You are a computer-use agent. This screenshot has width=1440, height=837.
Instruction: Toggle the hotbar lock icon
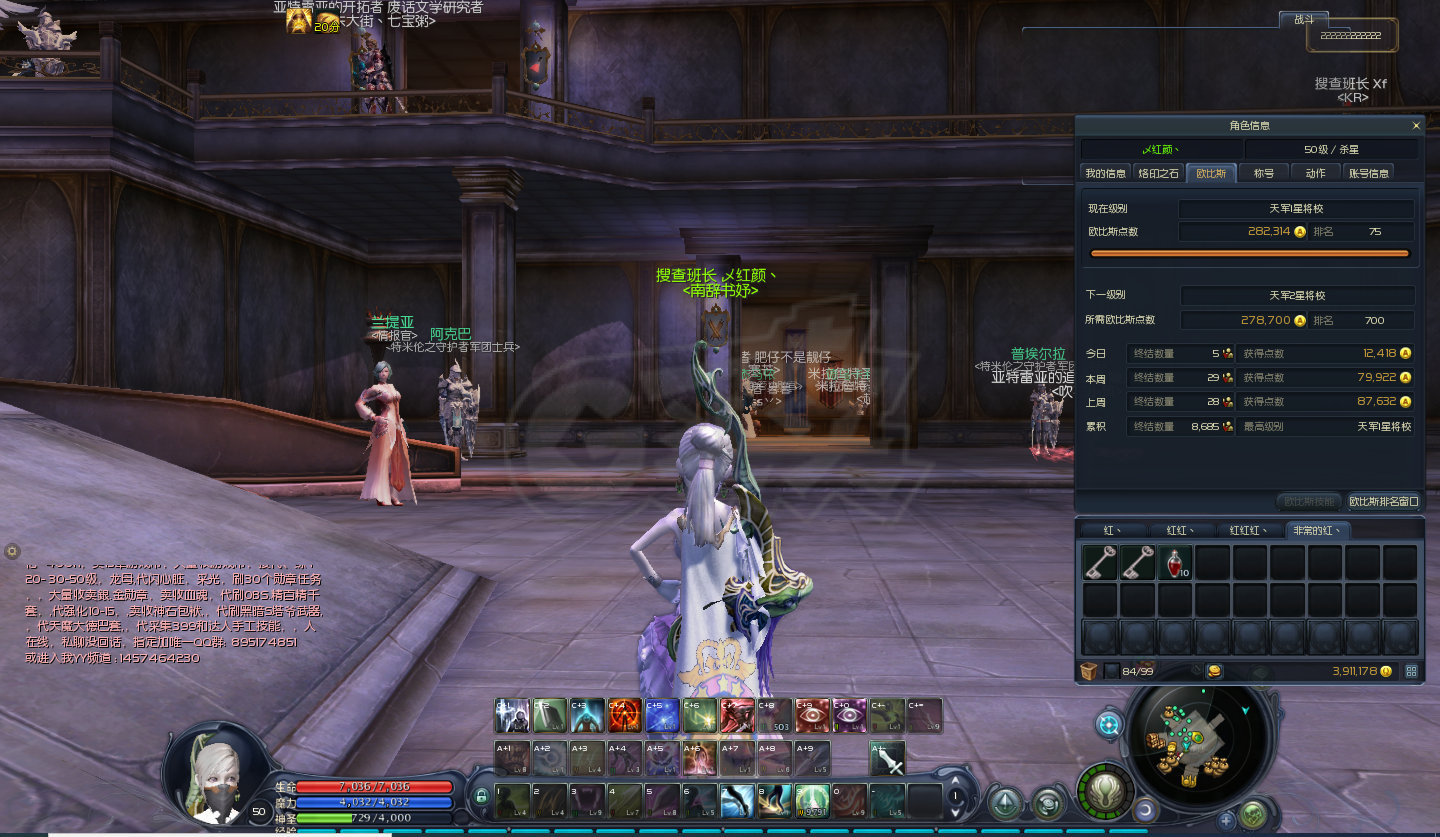(481, 796)
